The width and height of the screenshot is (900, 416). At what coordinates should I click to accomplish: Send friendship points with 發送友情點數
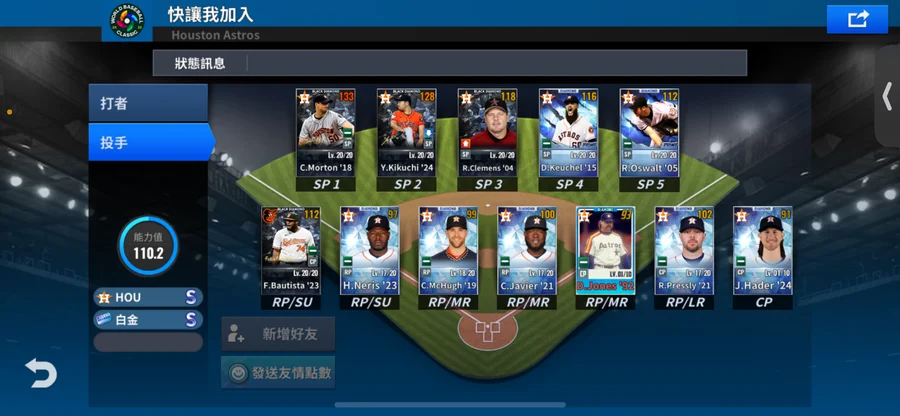coord(278,373)
